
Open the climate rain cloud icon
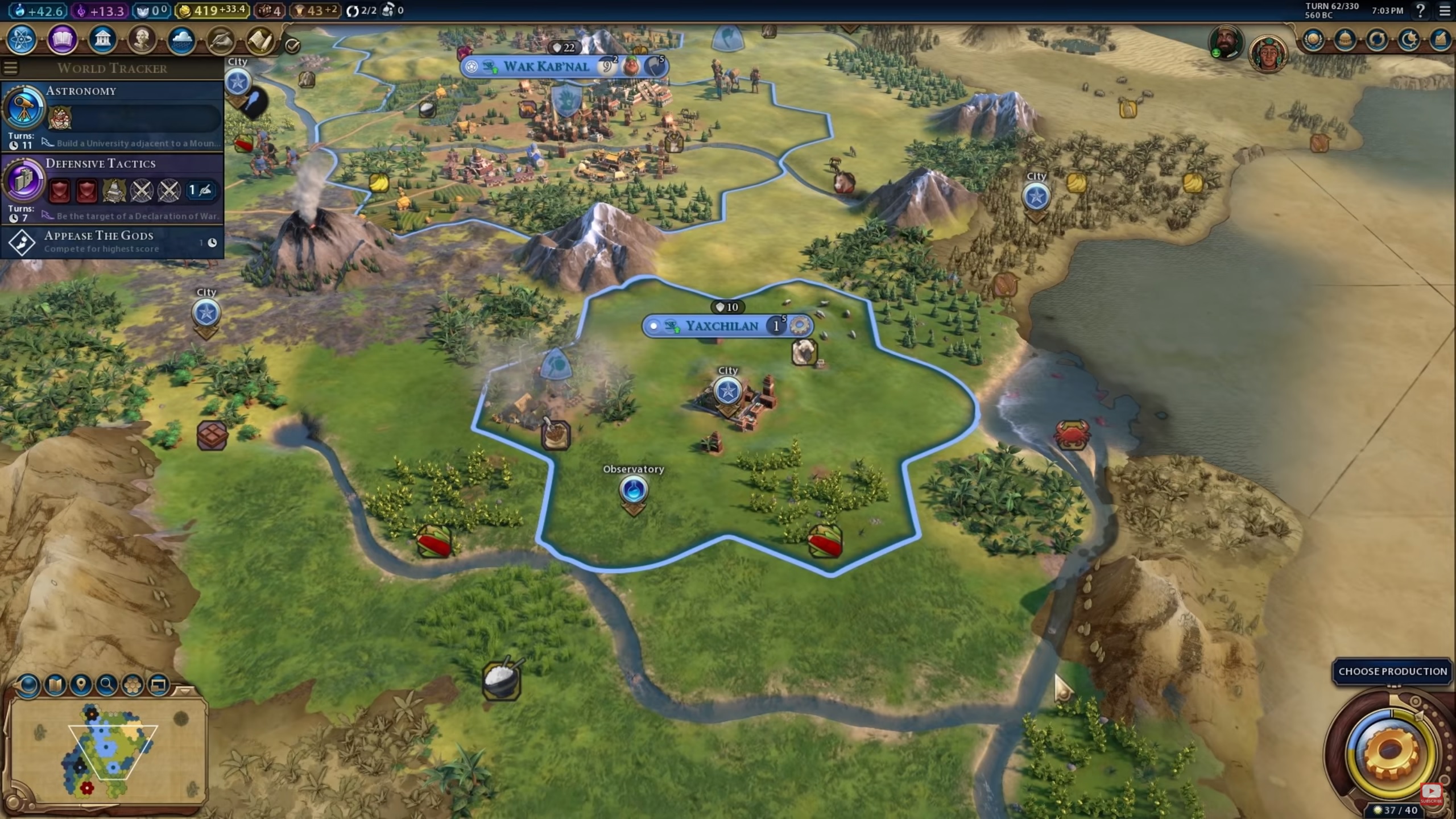tap(181, 40)
